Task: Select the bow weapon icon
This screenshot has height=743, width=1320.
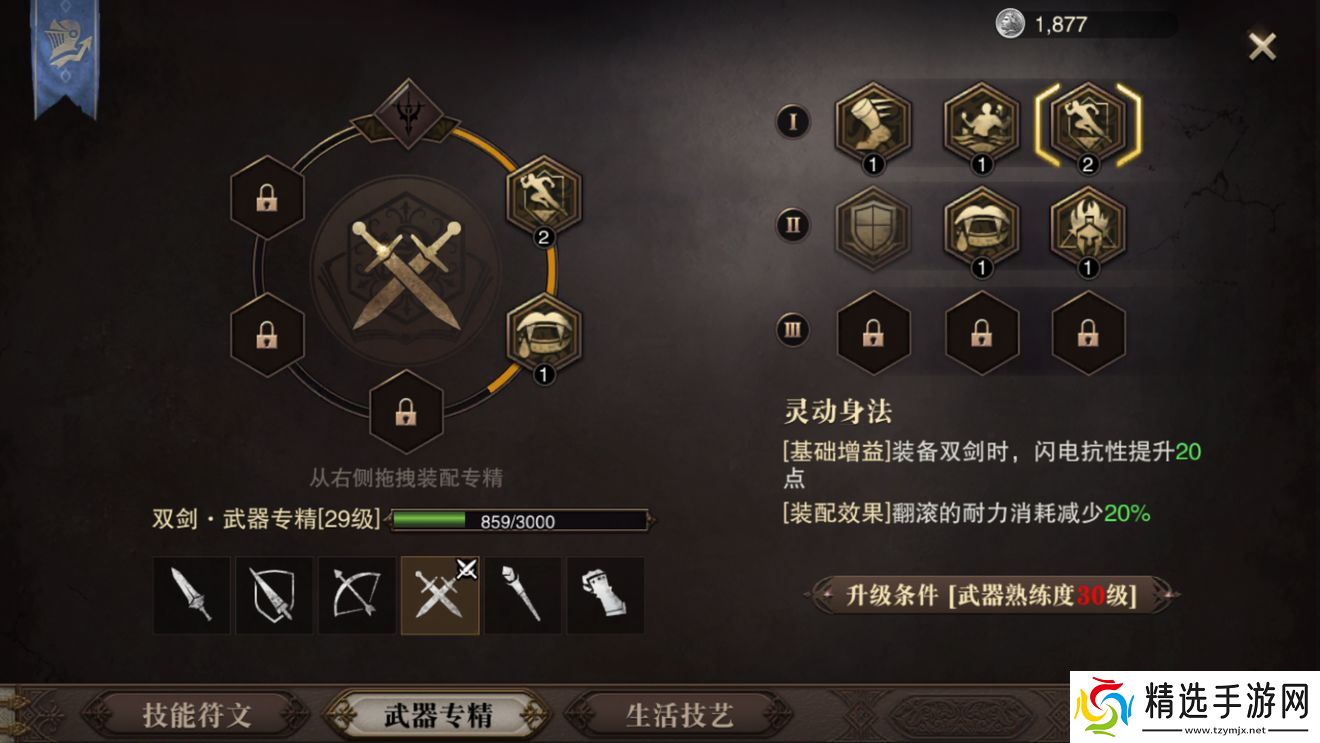Action: click(x=356, y=595)
